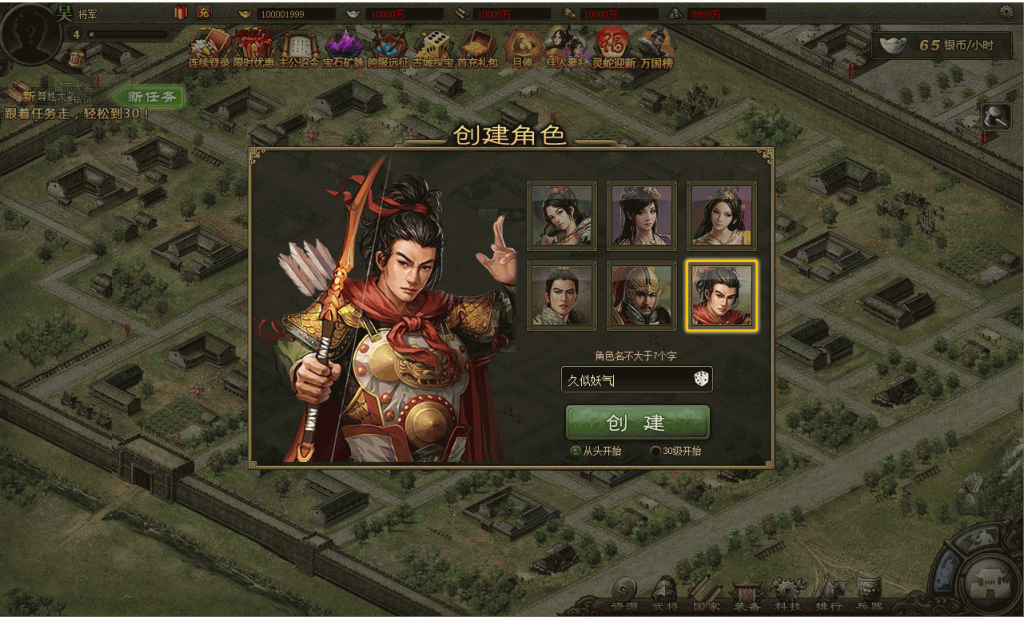Image resolution: width=1024 pixels, height=617 pixels.
Task: Click the green 创建 create button
Action: (x=637, y=422)
